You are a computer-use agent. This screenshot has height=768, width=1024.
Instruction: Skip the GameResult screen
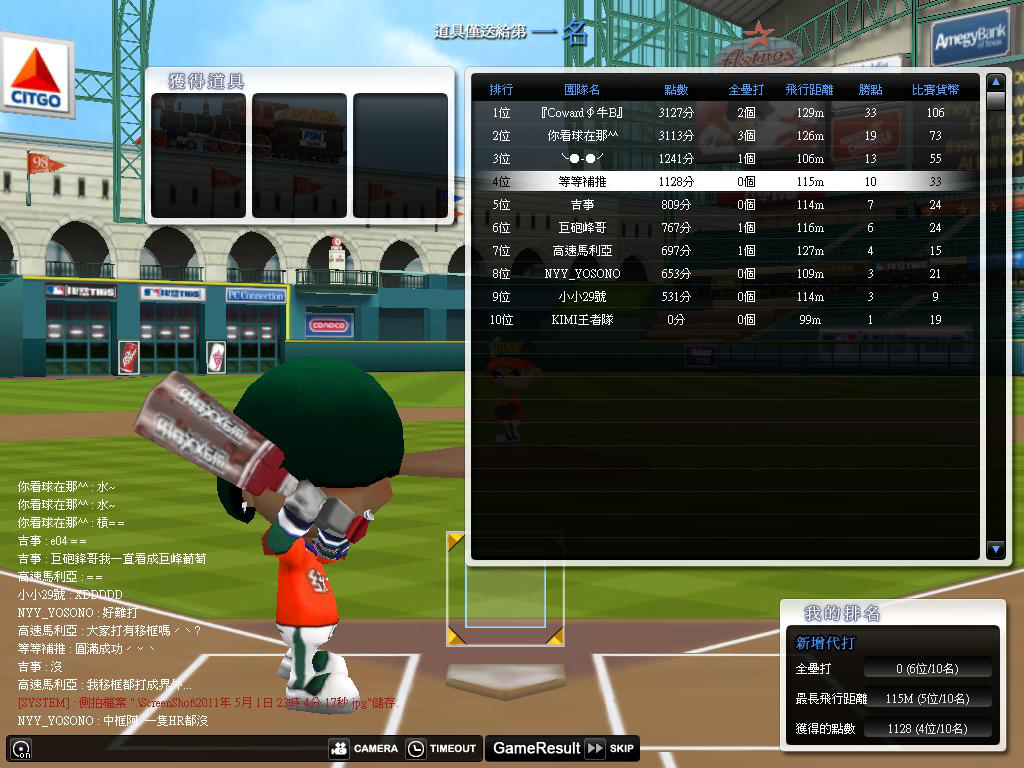click(610, 748)
